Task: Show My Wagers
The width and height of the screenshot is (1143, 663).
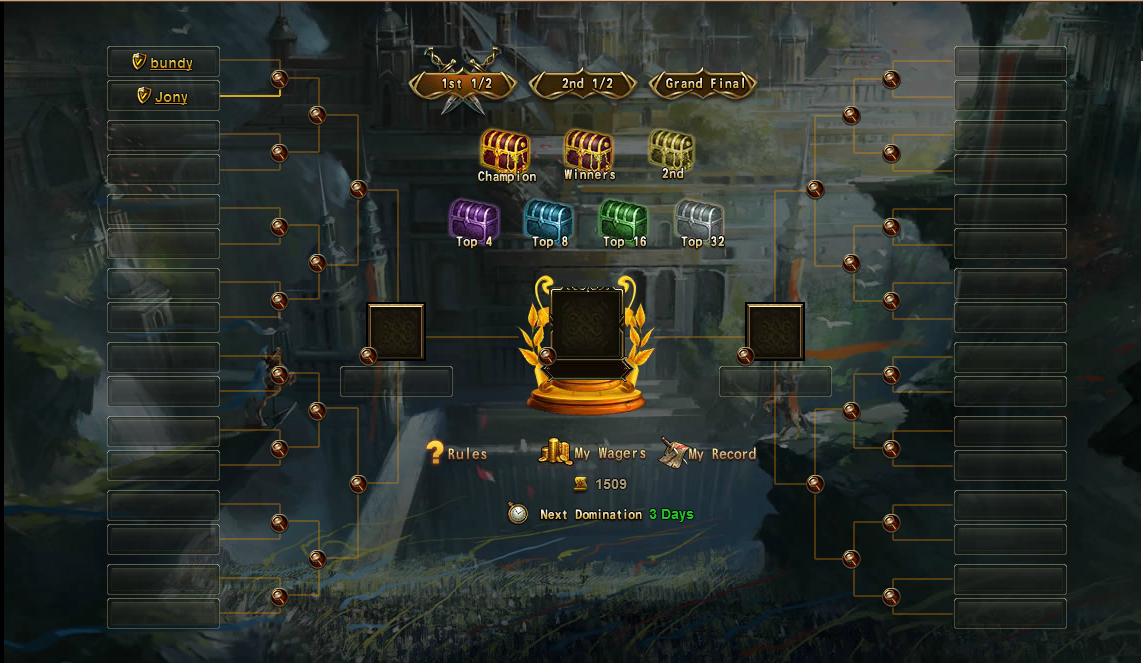Action: [x=593, y=453]
